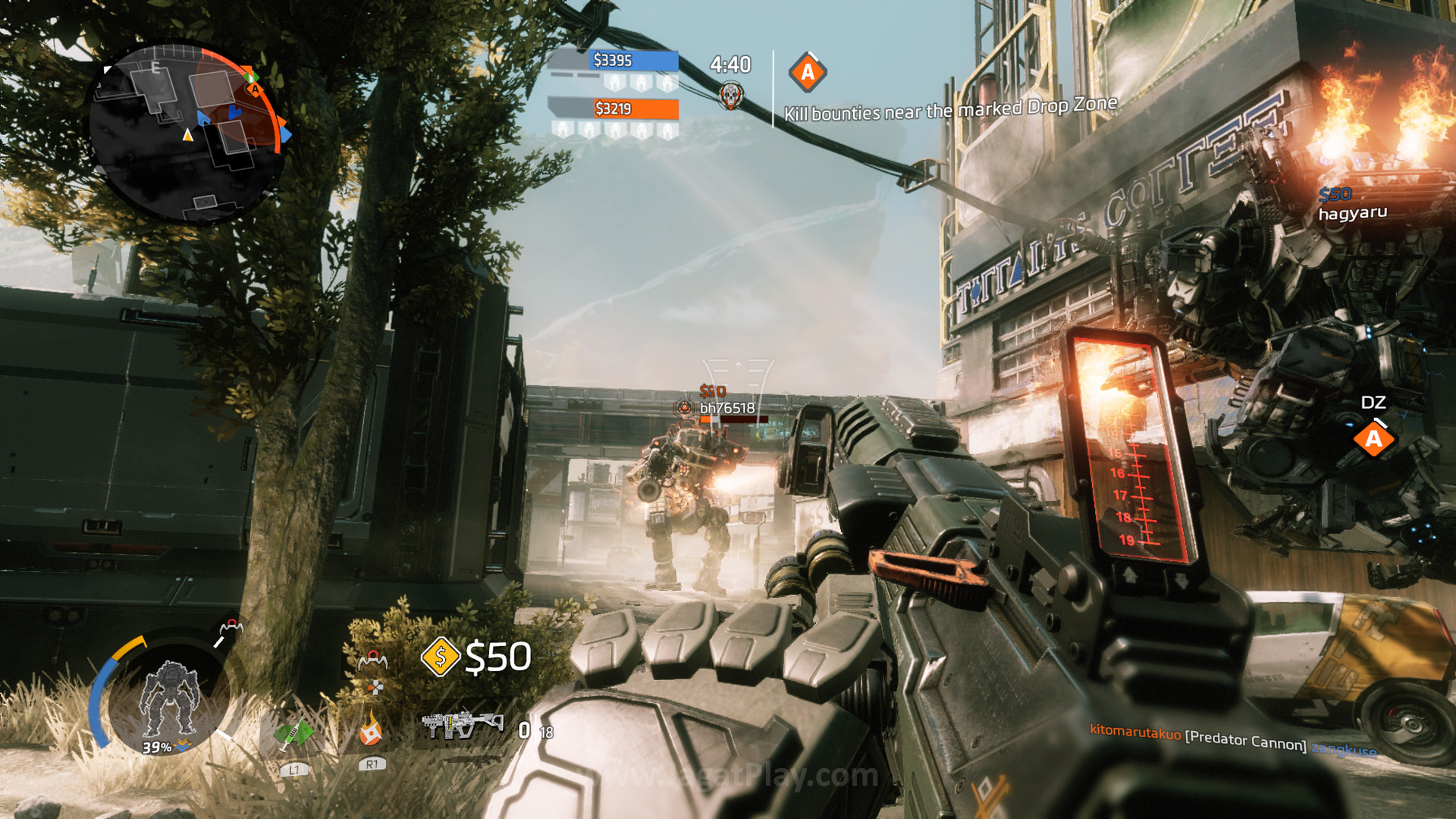Activate the green syringe ability
Screen dimensions: 1456x819
(293, 734)
